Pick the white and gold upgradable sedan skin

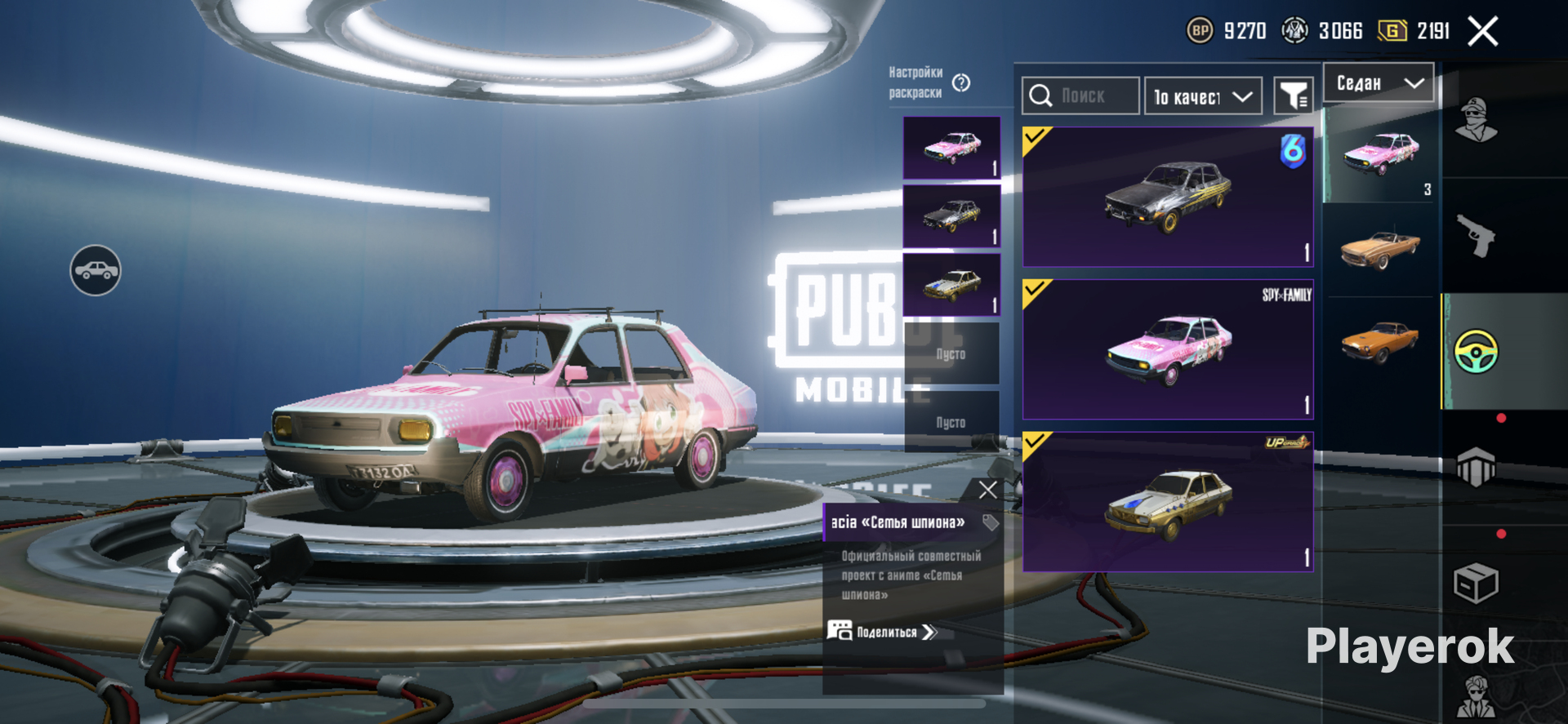pyautogui.click(x=1168, y=502)
